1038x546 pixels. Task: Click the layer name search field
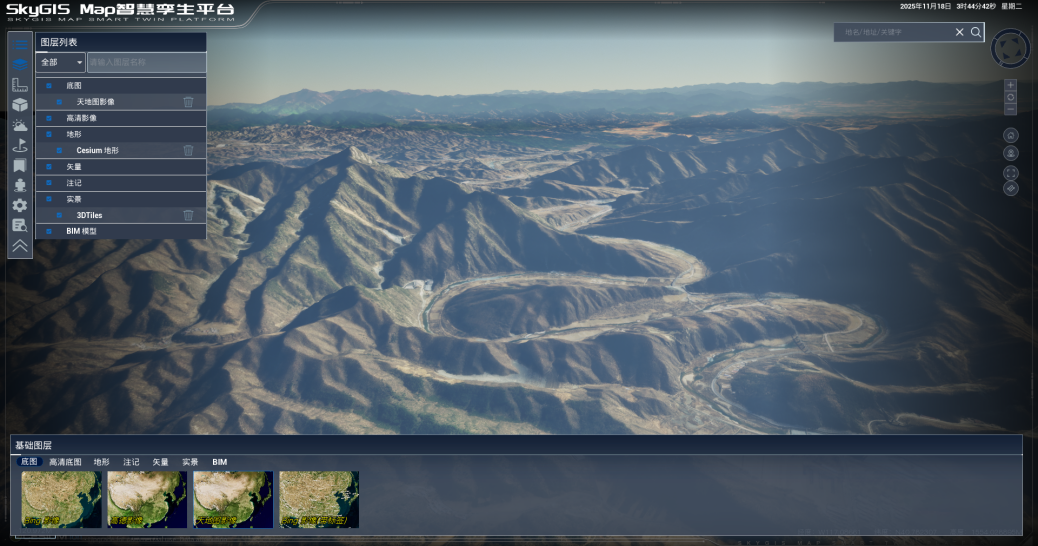click(146, 62)
